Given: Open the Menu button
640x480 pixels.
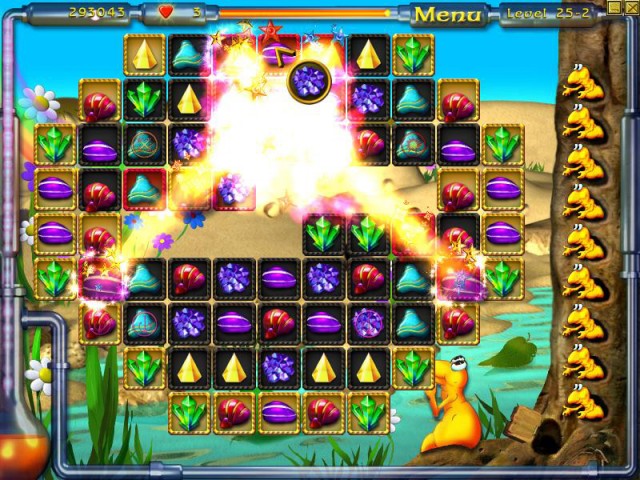Looking at the screenshot, I should pyautogui.click(x=447, y=14).
